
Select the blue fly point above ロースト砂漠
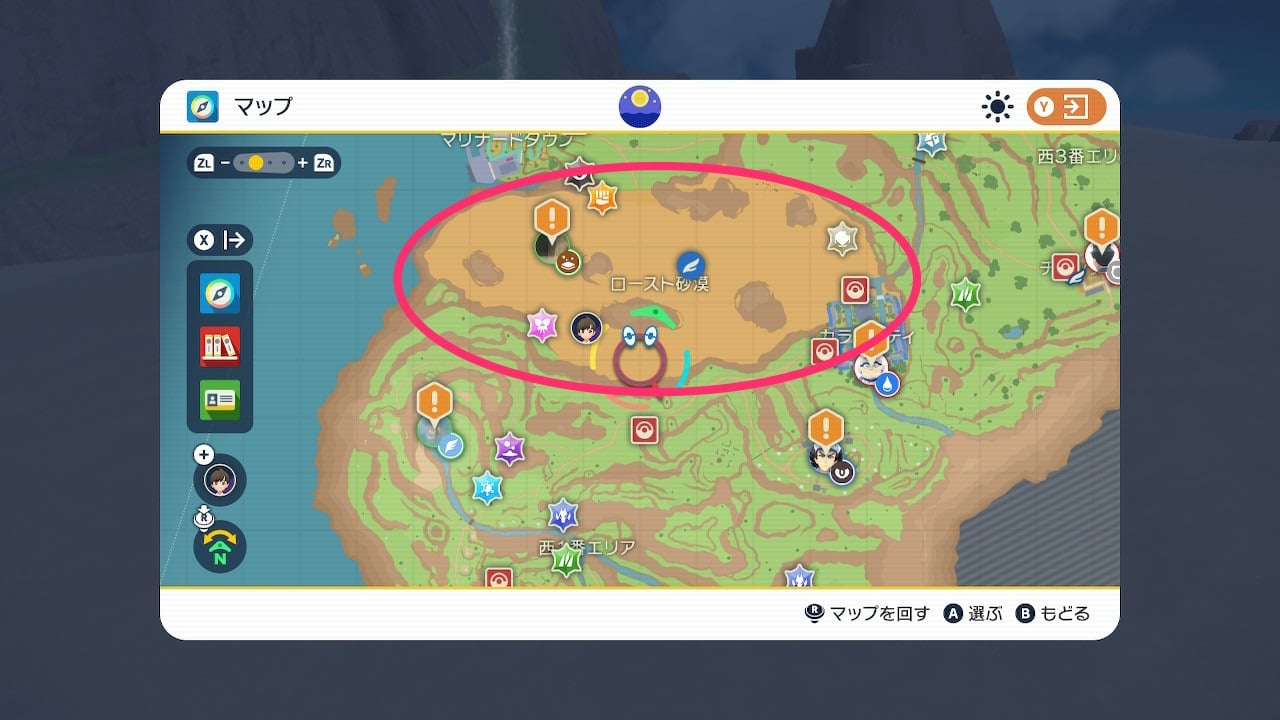pyautogui.click(x=690, y=265)
